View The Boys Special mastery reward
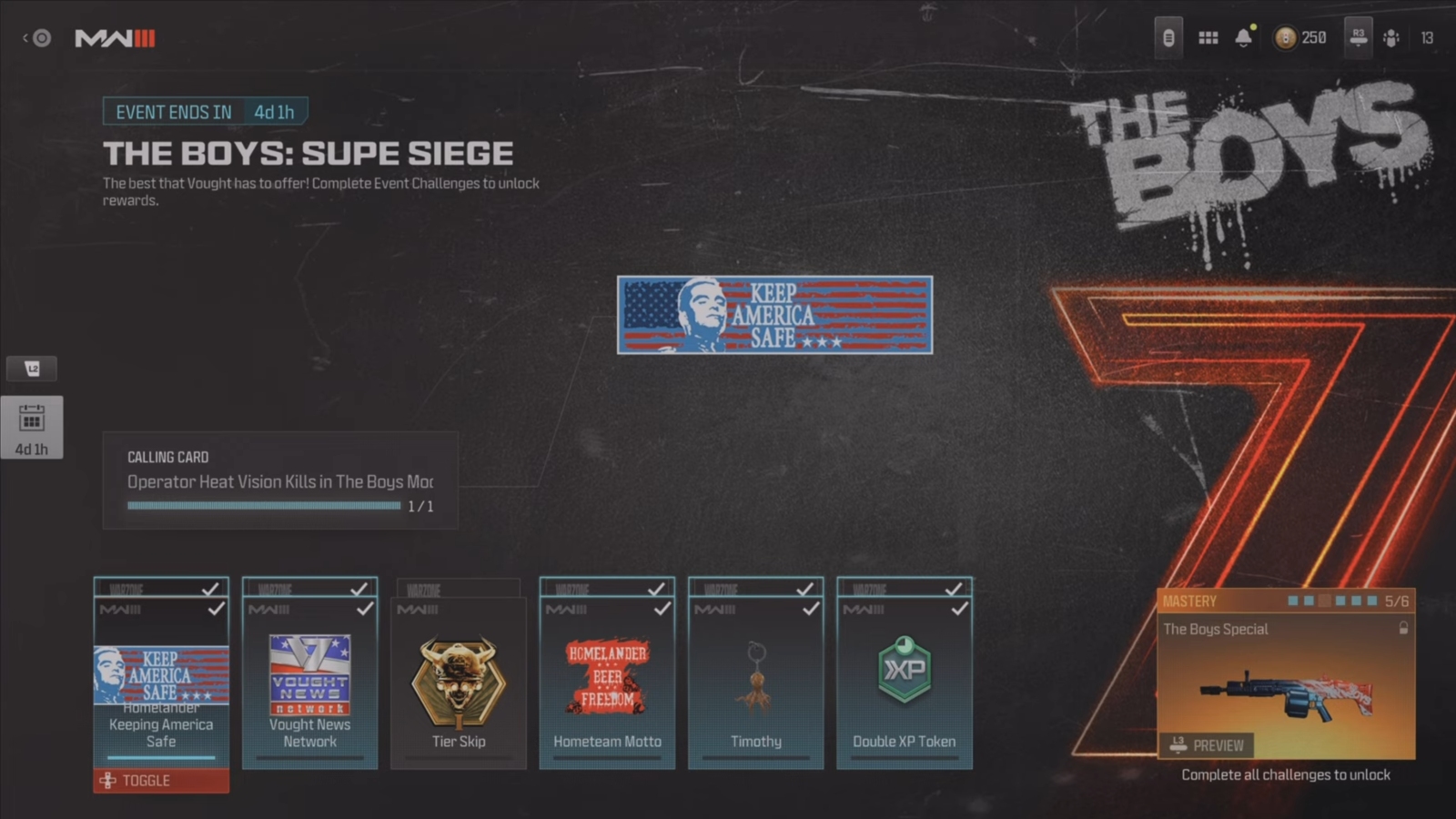The height and width of the screenshot is (819, 1456). pos(1286,674)
